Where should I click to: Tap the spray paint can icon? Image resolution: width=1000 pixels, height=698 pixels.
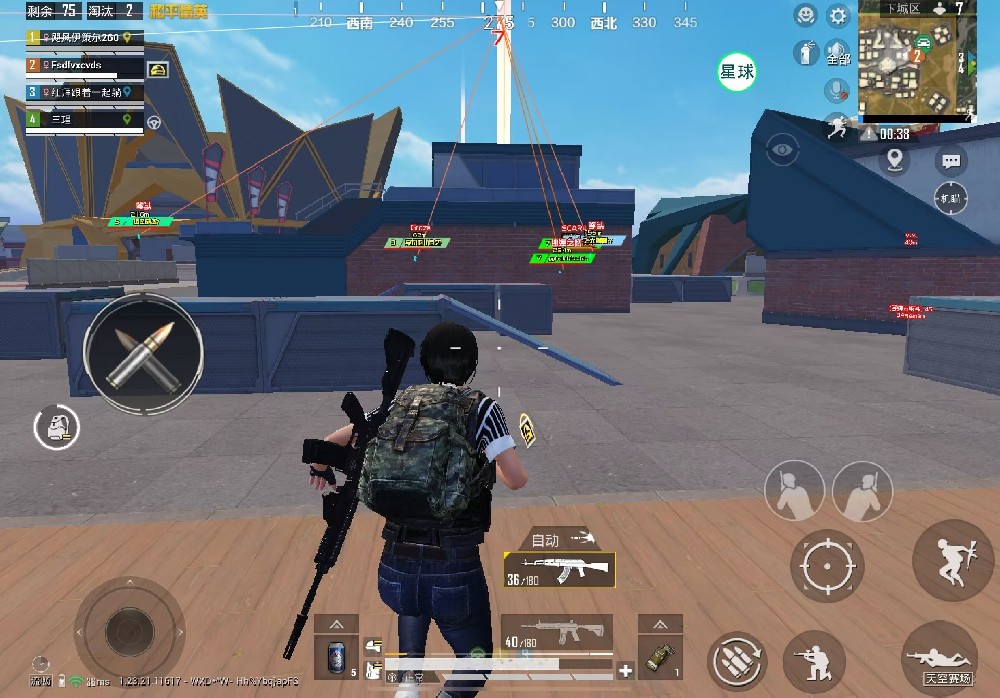pos(805,52)
